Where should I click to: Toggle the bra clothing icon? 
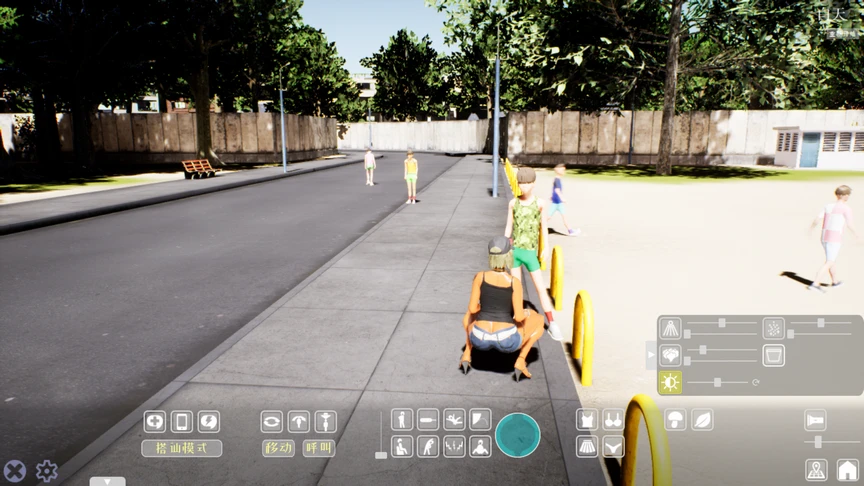click(613, 420)
